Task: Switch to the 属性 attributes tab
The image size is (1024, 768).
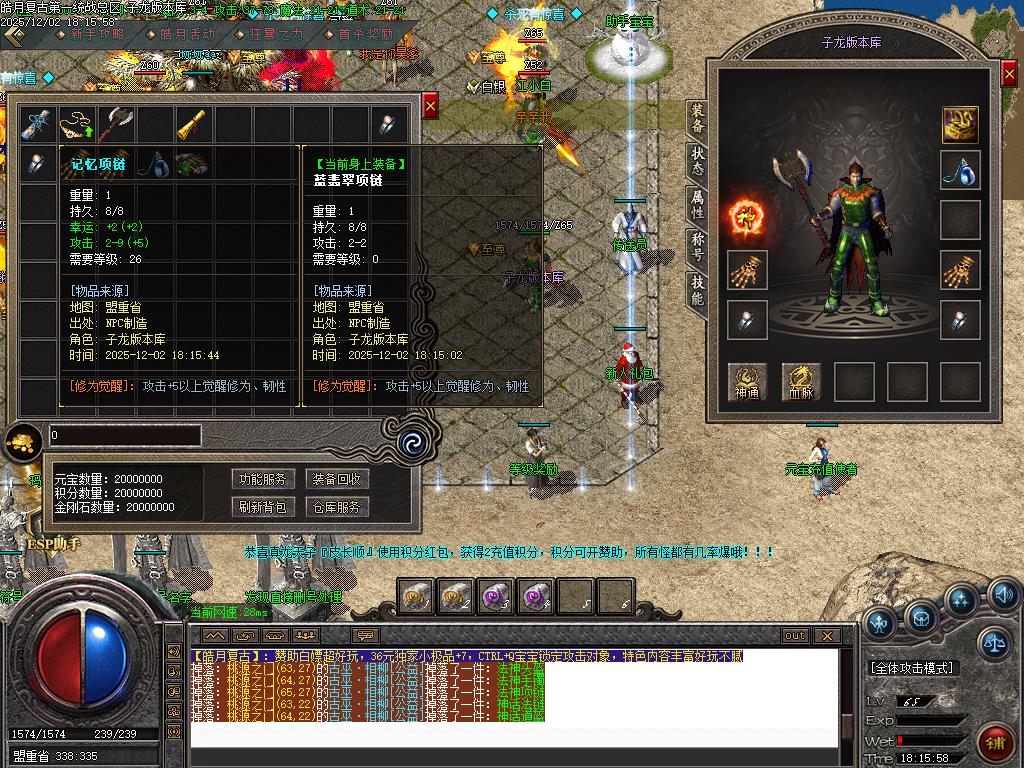Action: (697, 205)
